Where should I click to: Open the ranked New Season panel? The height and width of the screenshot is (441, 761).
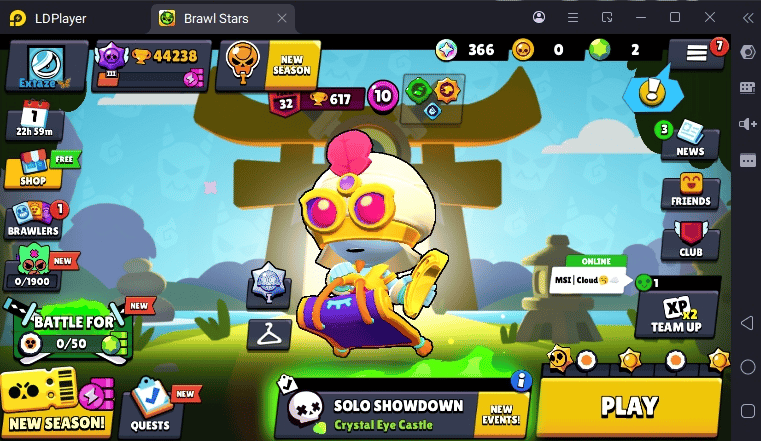pos(268,64)
